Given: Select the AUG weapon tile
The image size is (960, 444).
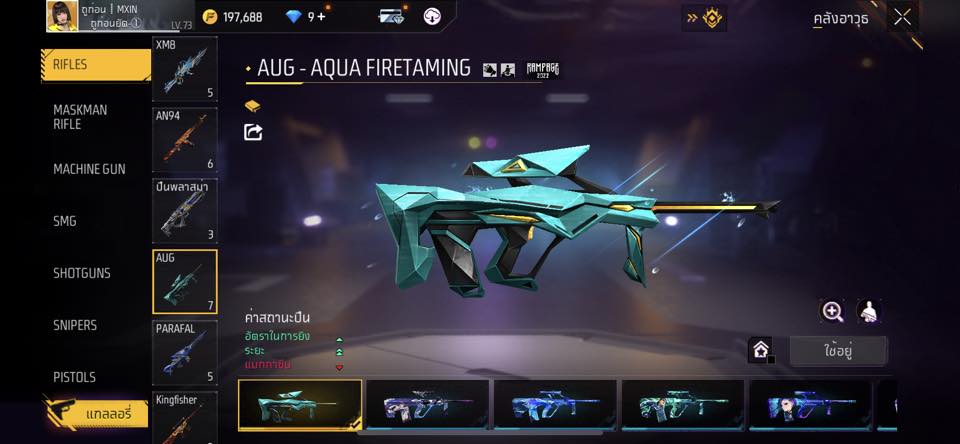Looking at the screenshot, I should coord(185,282).
